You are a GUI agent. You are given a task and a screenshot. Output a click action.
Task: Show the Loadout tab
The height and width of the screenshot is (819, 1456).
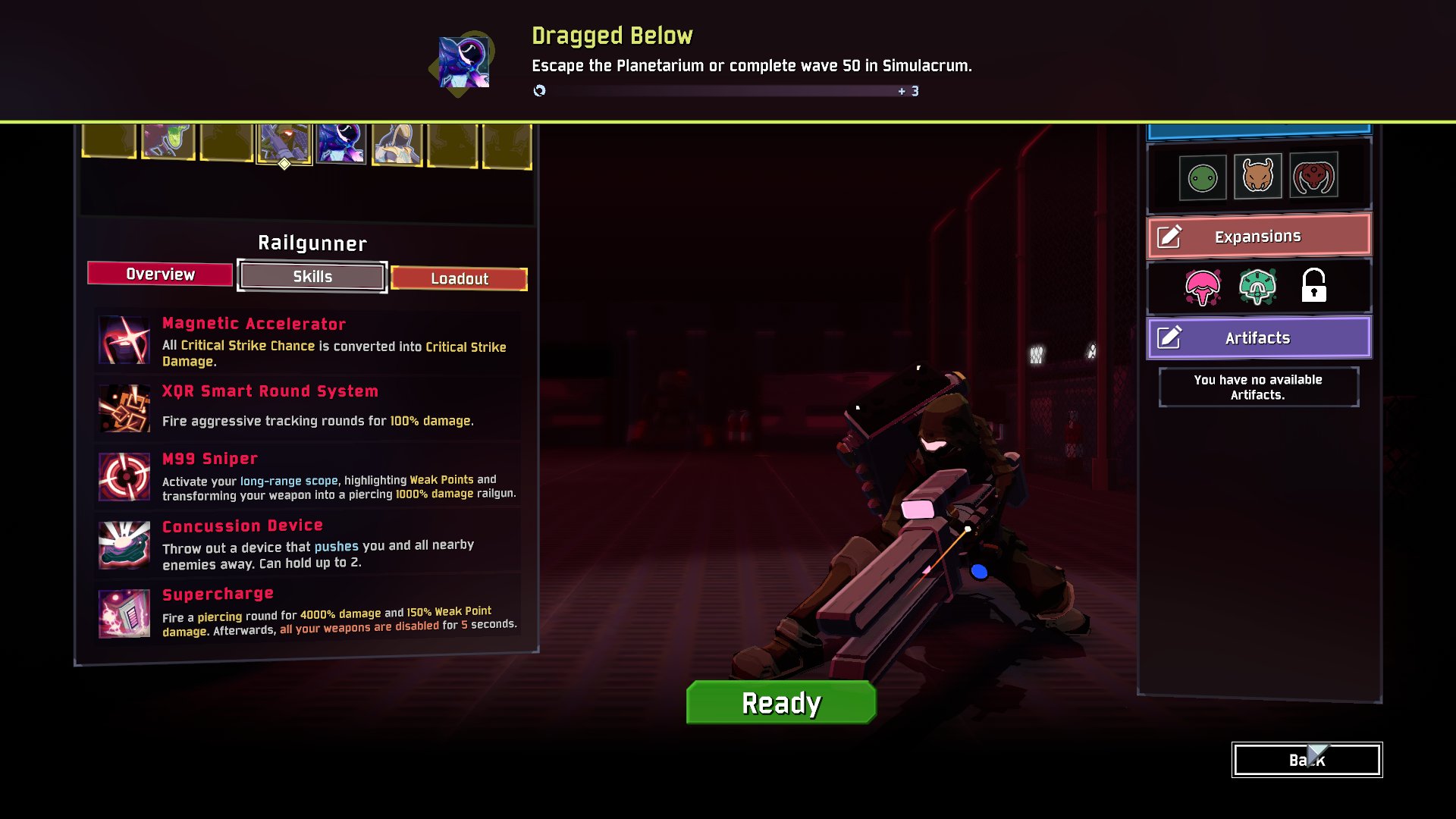click(x=459, y=278)
